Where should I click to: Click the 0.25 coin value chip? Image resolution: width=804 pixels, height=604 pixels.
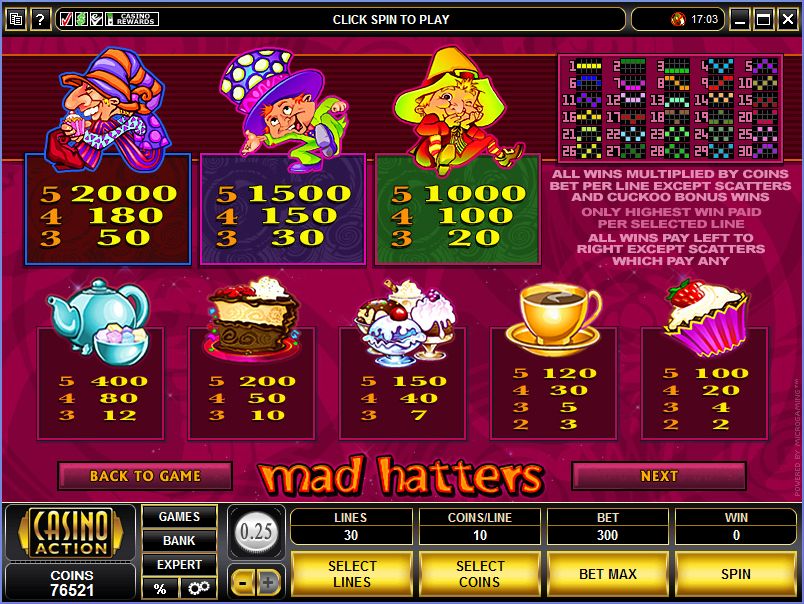pyautogui.click(x=256, y=531)
